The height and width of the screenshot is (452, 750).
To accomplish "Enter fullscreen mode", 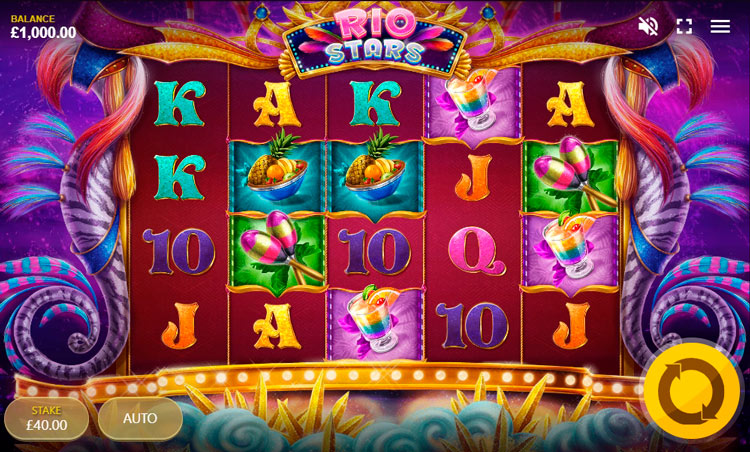I will (684, 26).
